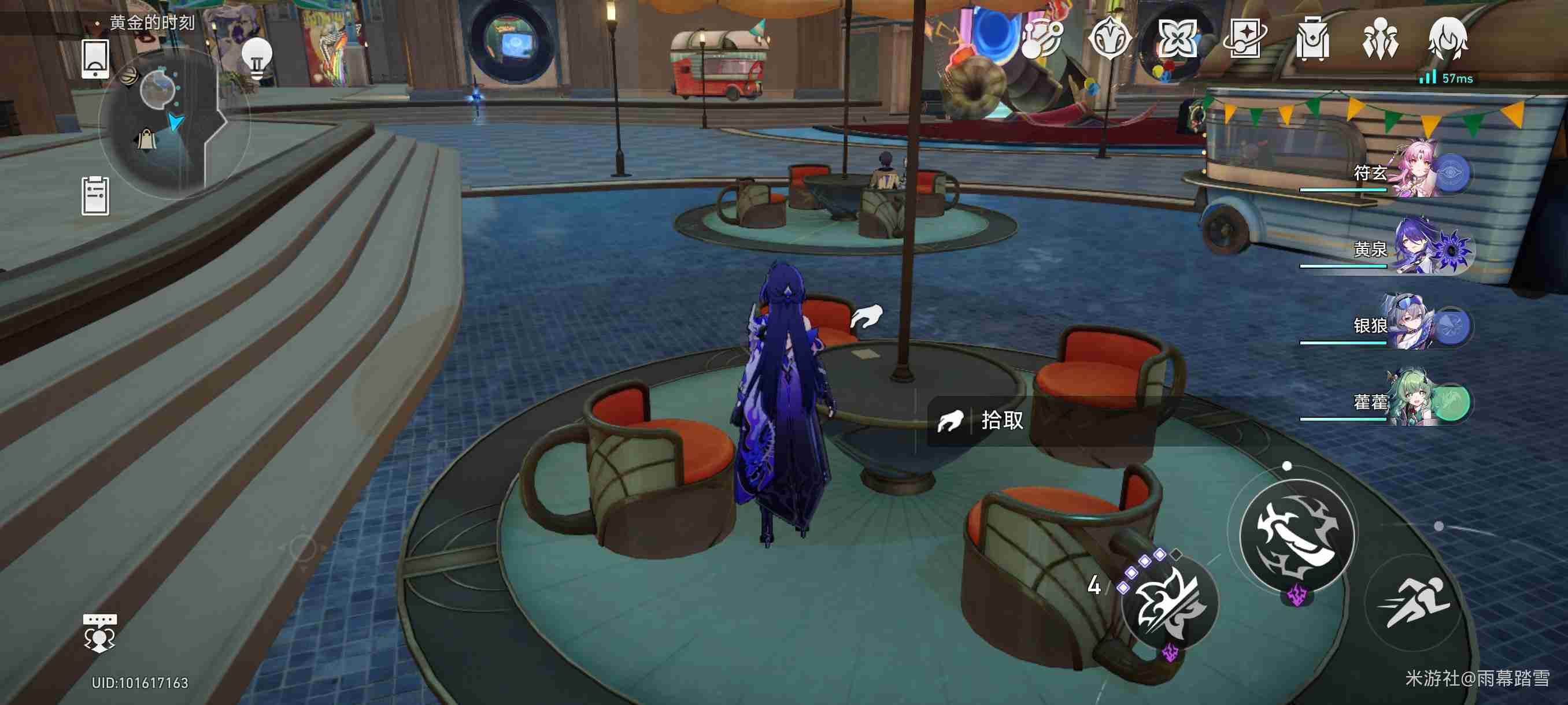Screen dimensions: 1568x705
Task: Open the minimap
Action: (160, 122)
